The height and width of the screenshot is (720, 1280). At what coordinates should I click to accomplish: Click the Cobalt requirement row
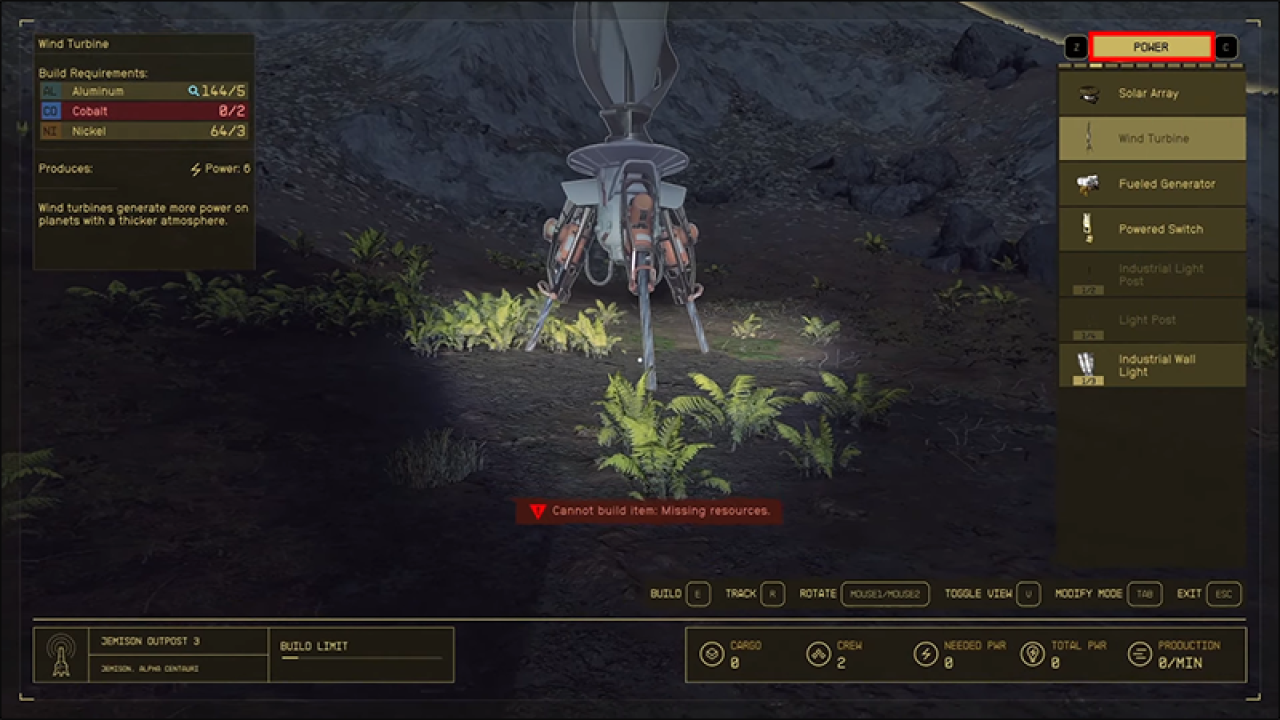pyautogui.click(x=143, y=111)
